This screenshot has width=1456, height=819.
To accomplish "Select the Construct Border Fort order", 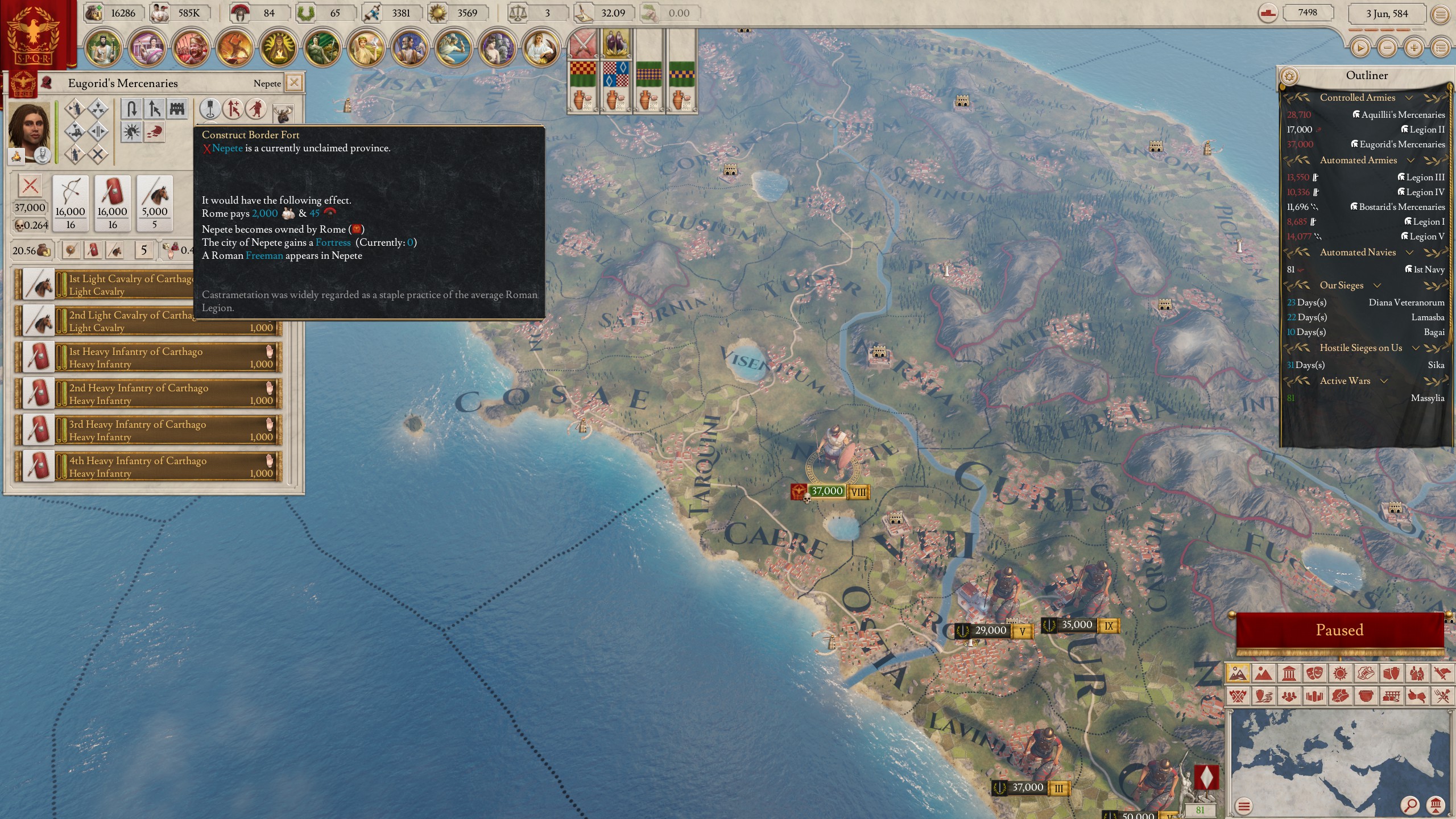I will [177, 109].
